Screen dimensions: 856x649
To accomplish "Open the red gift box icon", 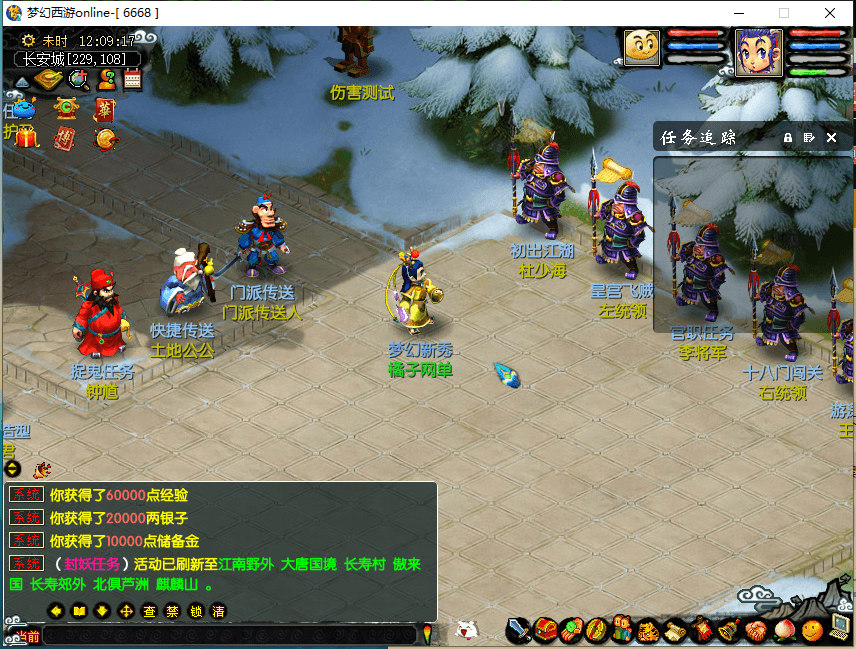I will [x=26, y=137].
